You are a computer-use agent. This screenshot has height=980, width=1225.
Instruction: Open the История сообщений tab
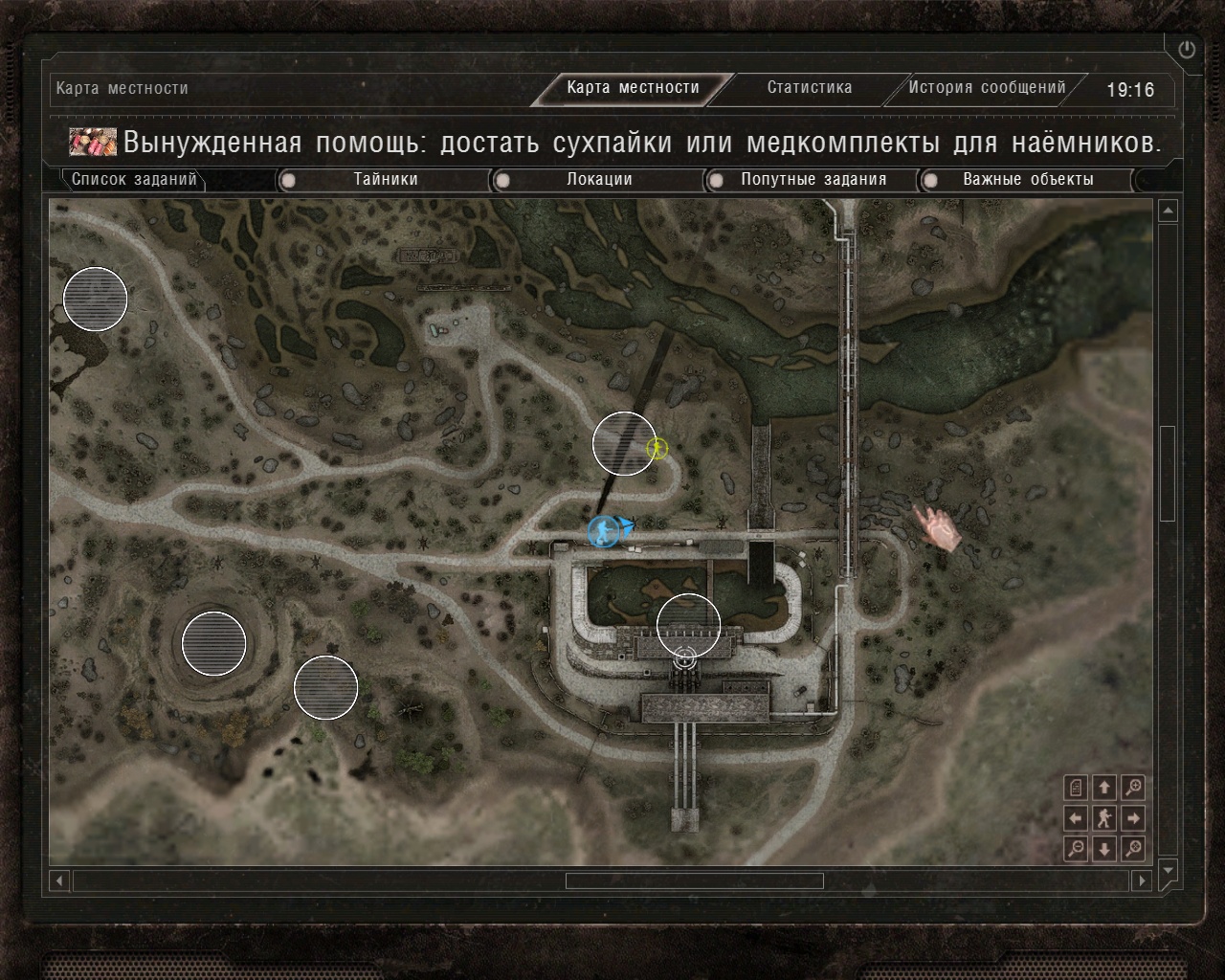tap(987, 88)
